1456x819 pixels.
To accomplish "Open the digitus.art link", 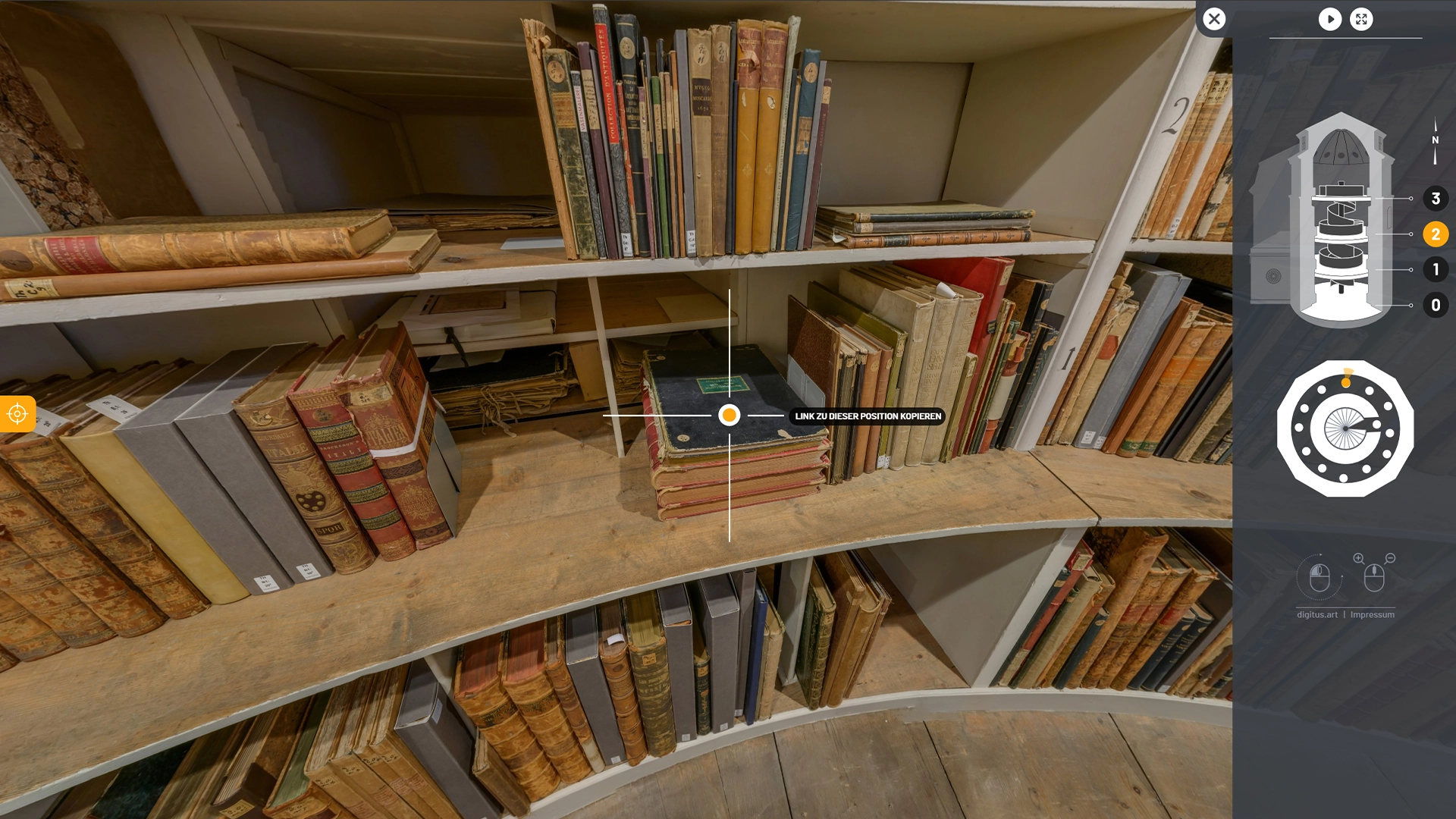I will 1316,615.
